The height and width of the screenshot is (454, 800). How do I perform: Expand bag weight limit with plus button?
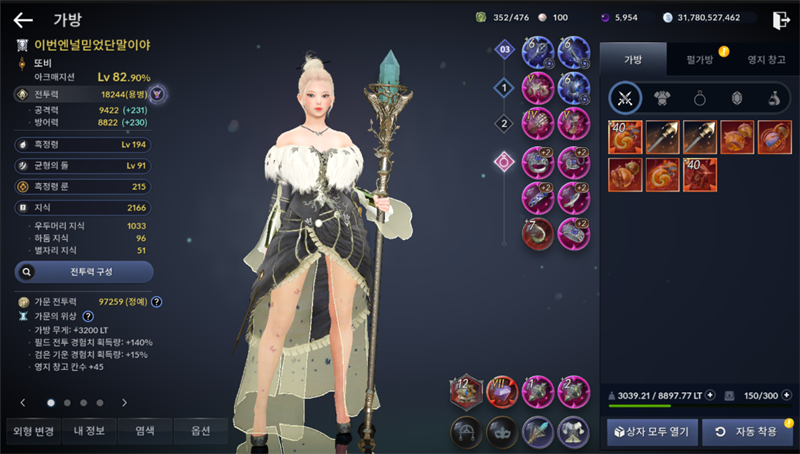pos(709,394)
